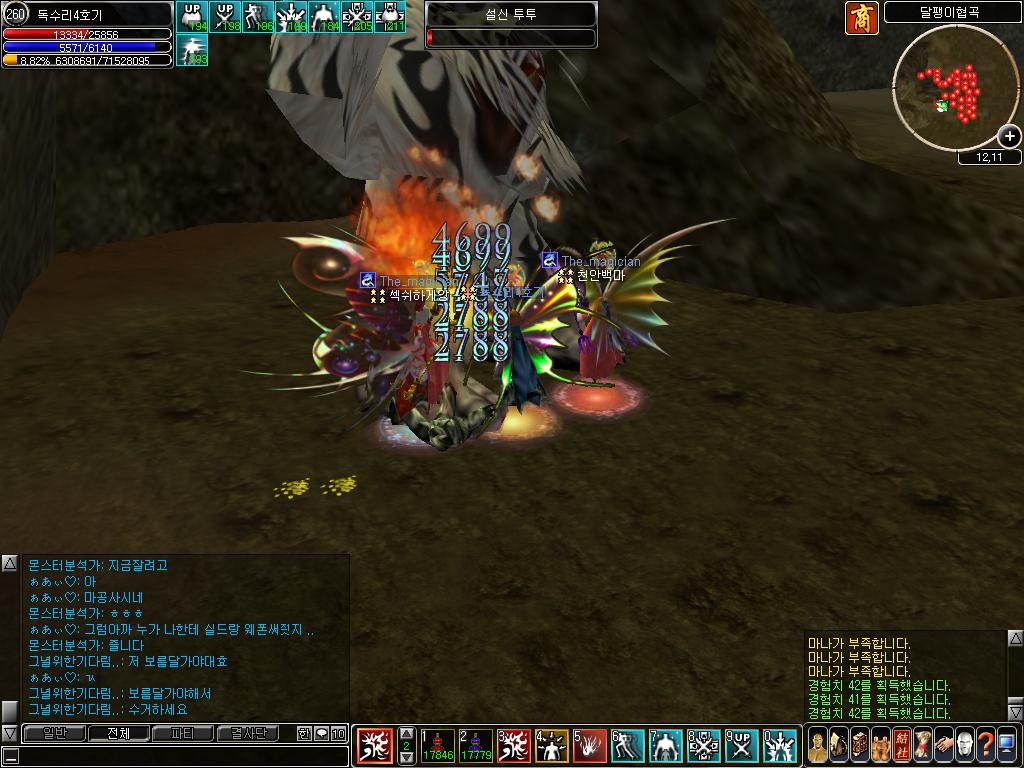Open the computer monitor system menu icon
The width and height of the screenshot is (1024, 768).
[x=1006, y=744]
